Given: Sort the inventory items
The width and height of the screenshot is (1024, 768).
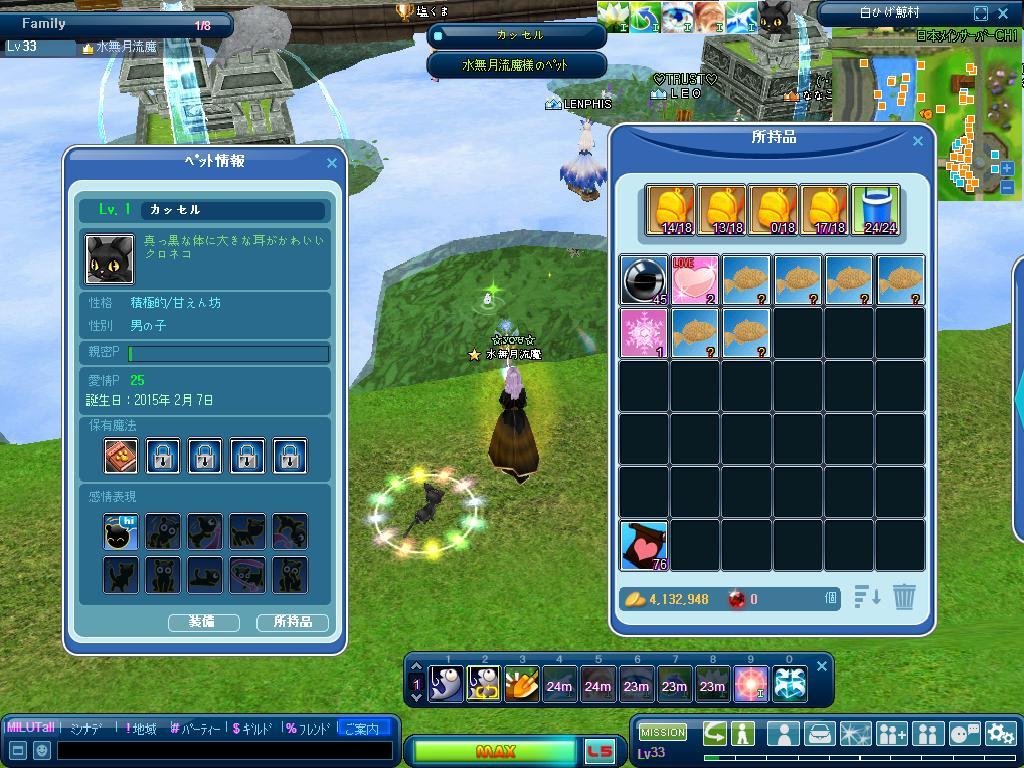Looking at the screenshot, I should 867,597.
